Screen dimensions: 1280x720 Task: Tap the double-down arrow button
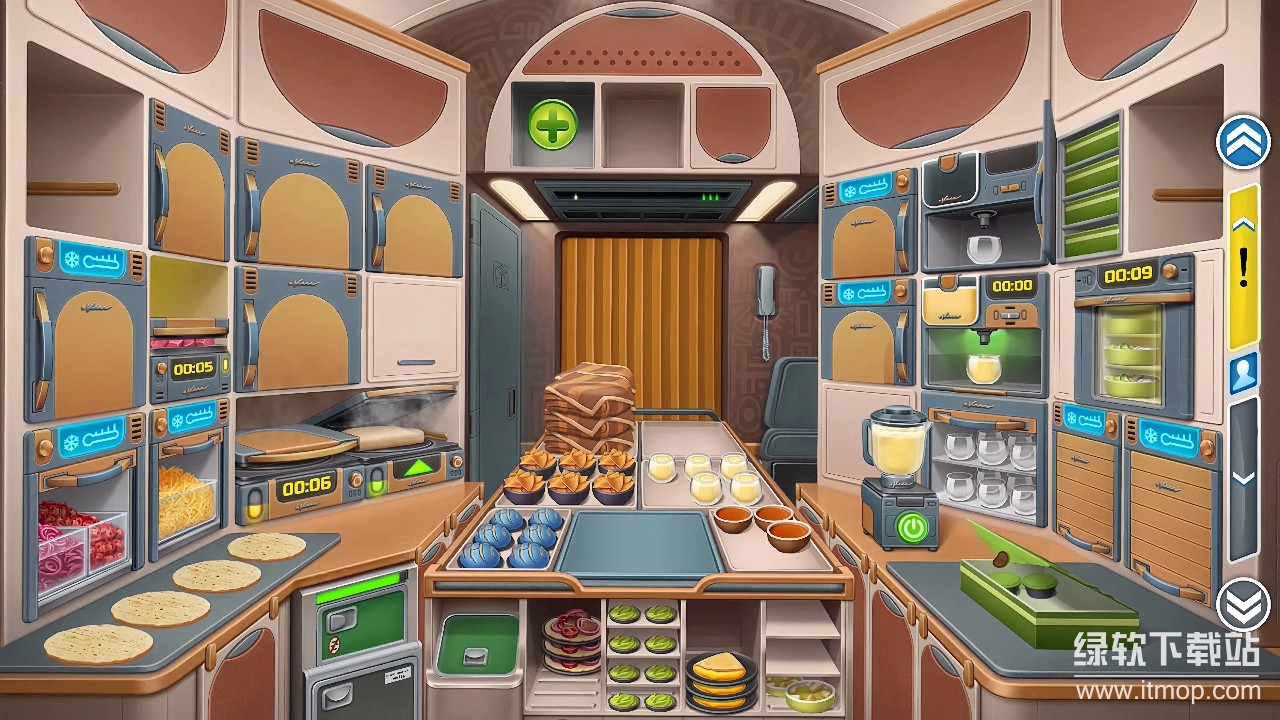tap(1243, 603)
